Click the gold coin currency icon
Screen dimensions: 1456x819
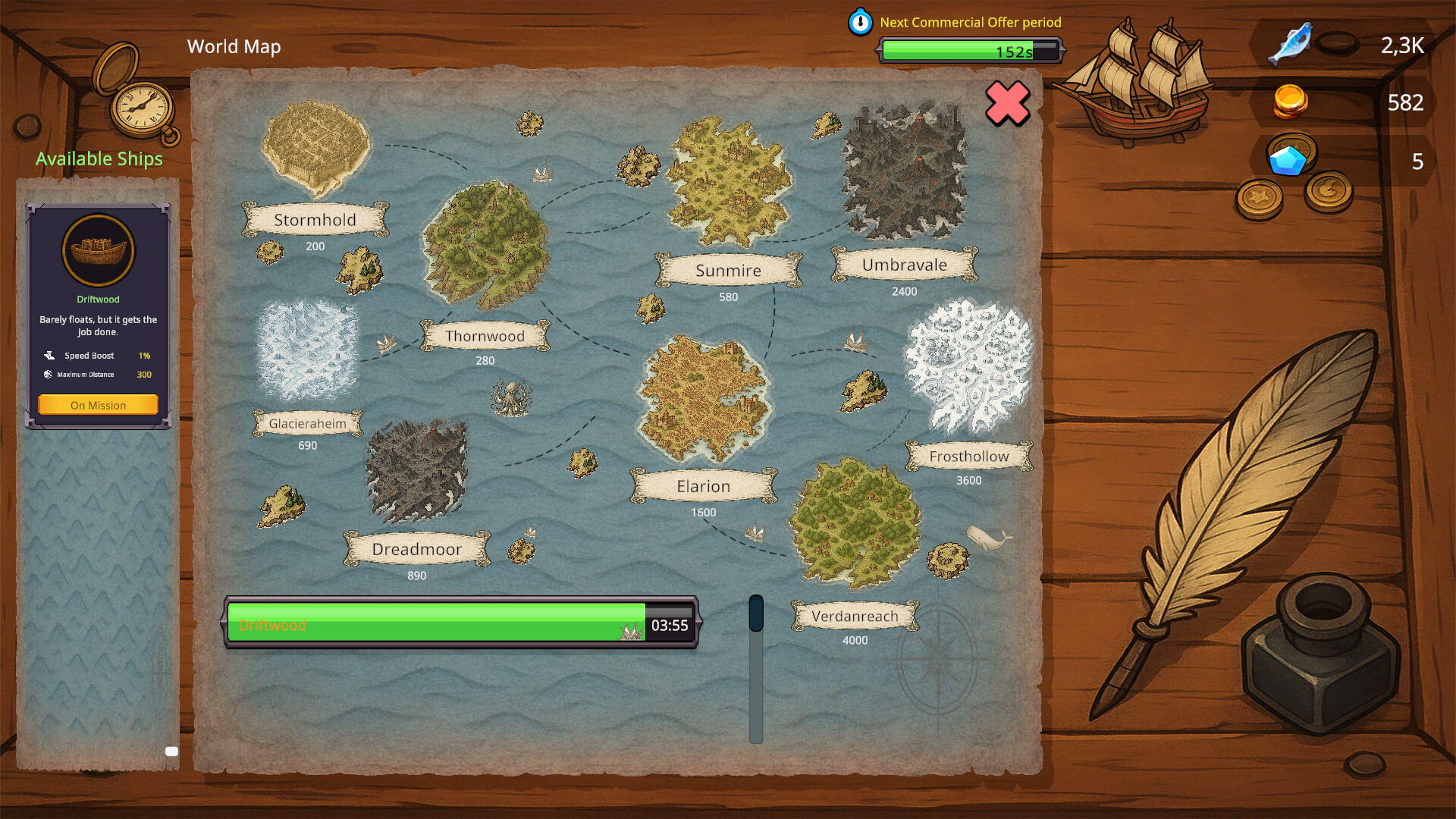1289,102
